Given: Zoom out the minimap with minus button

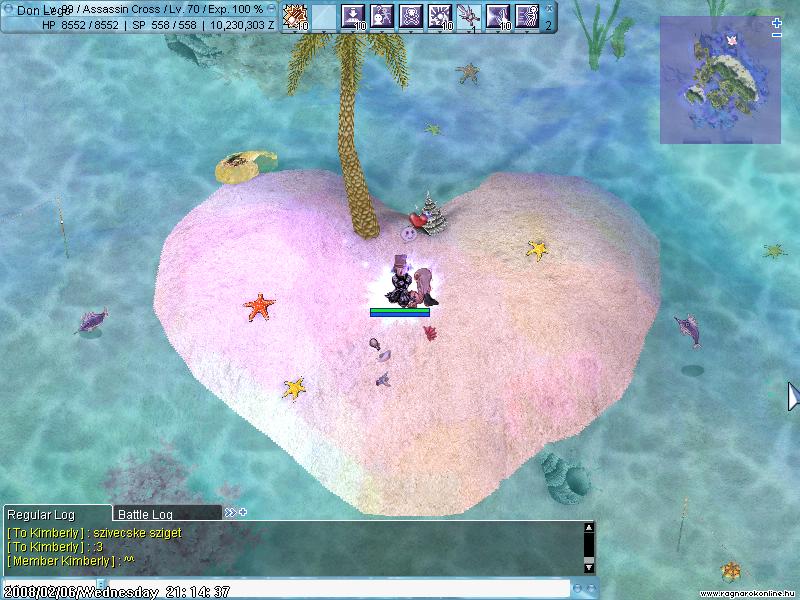Looking at the screenshot, I should [x=777, y=35].
